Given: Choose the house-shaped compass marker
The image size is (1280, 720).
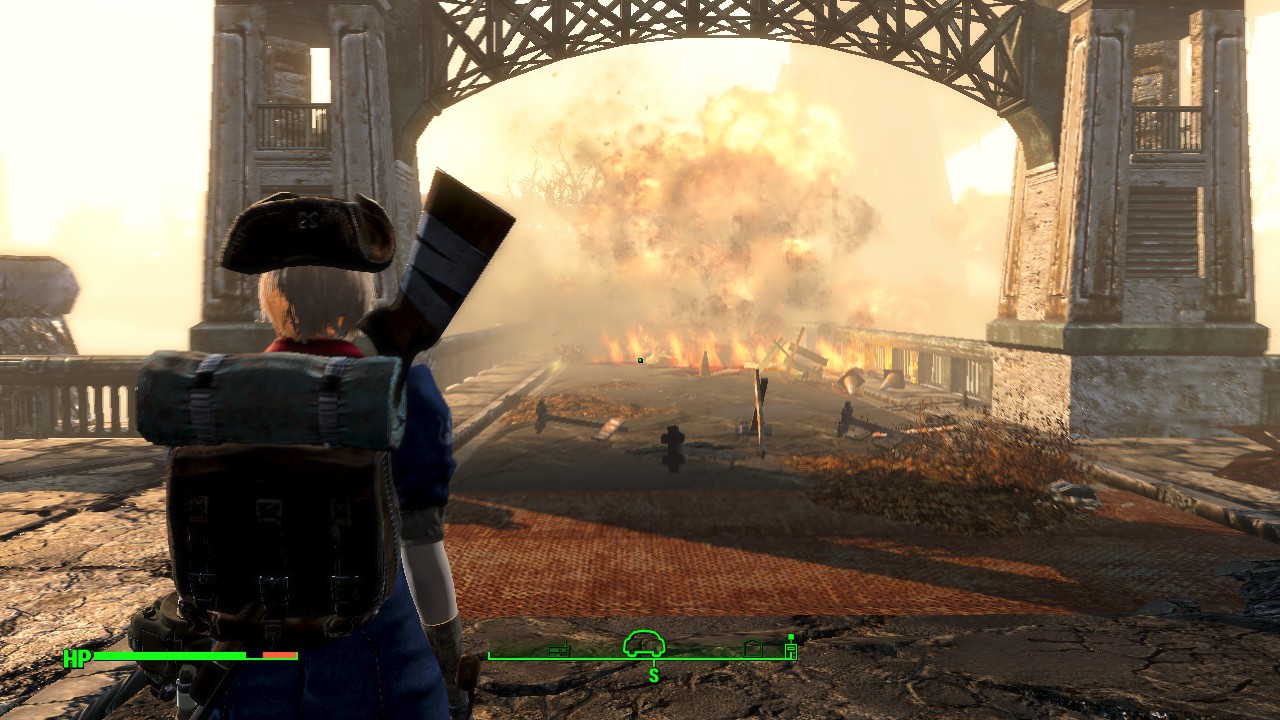Looking at the screenshot, I should (x=753, y=649).
